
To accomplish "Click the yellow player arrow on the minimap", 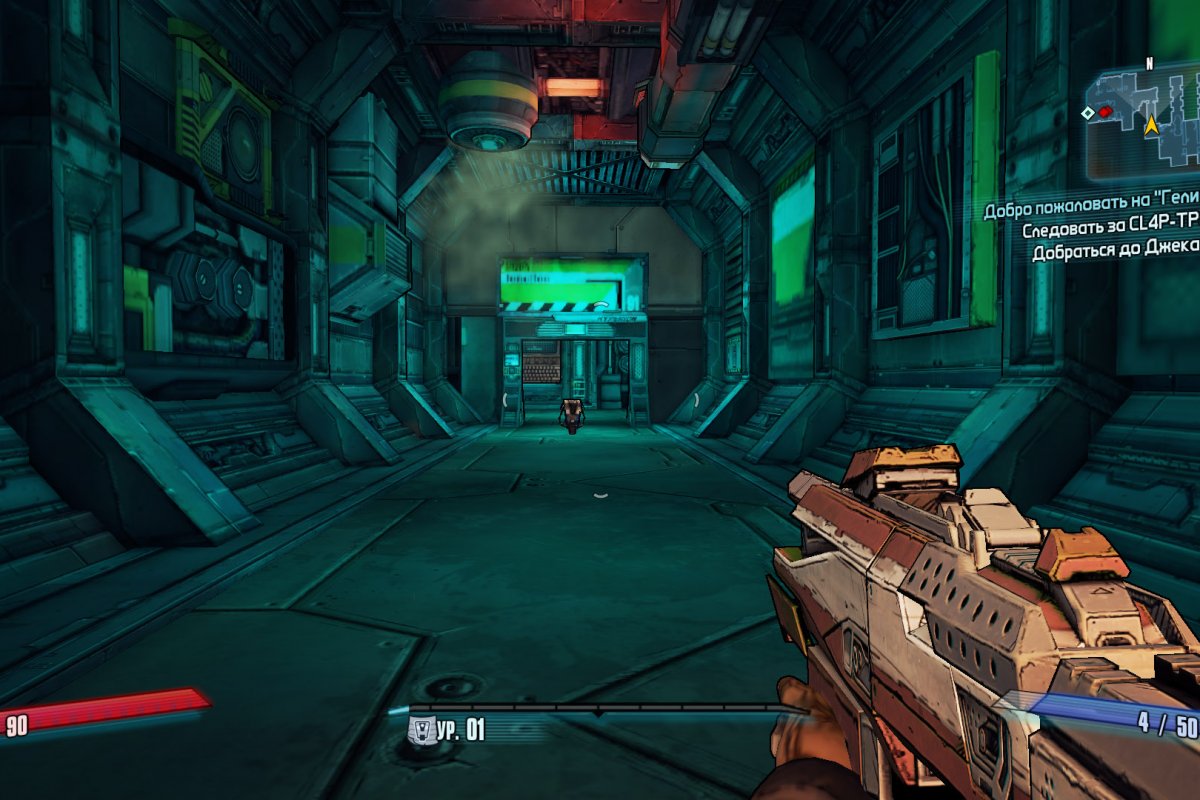I will point(1151,125).
